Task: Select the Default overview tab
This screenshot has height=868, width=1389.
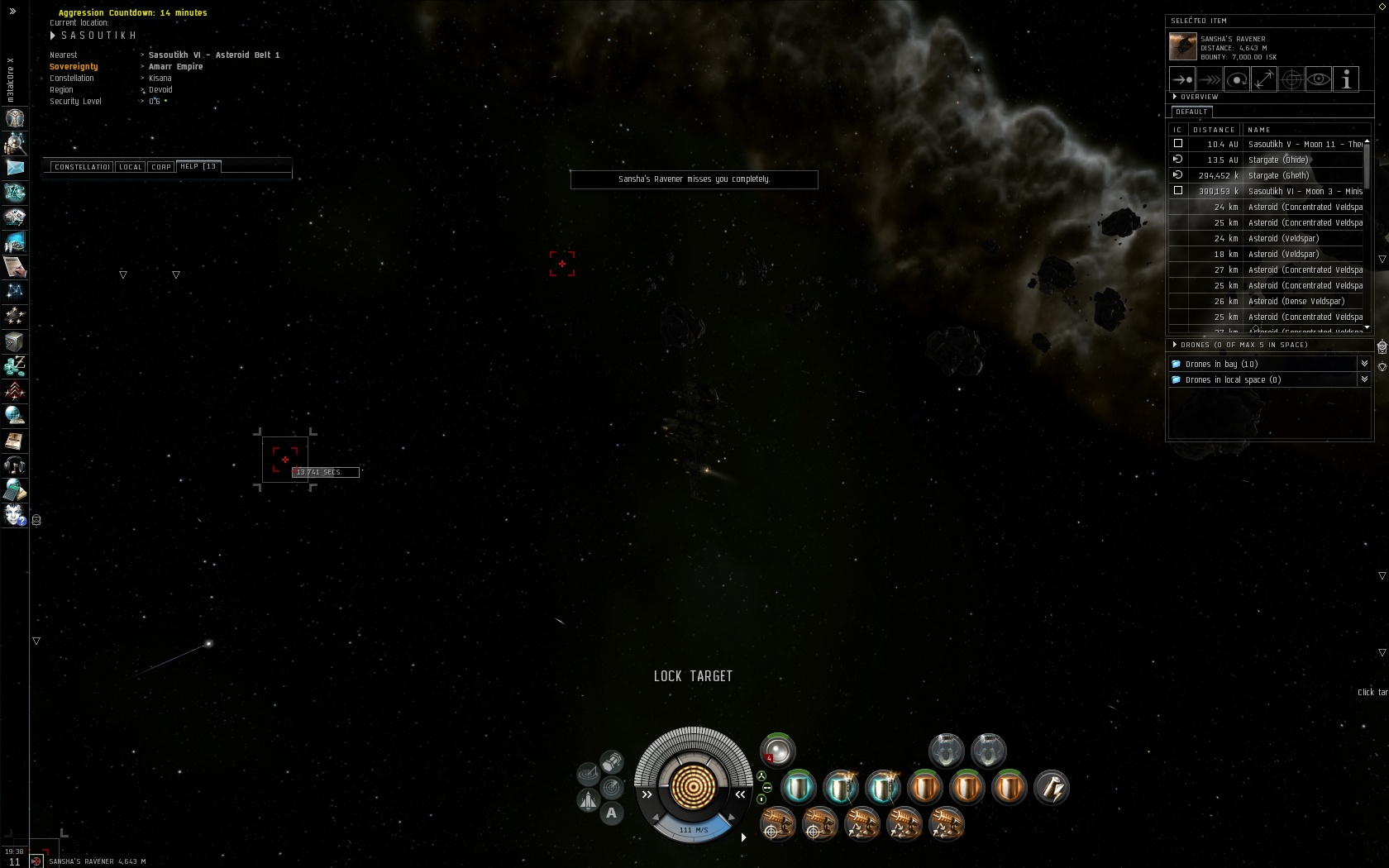Action: click(1191, 112)
